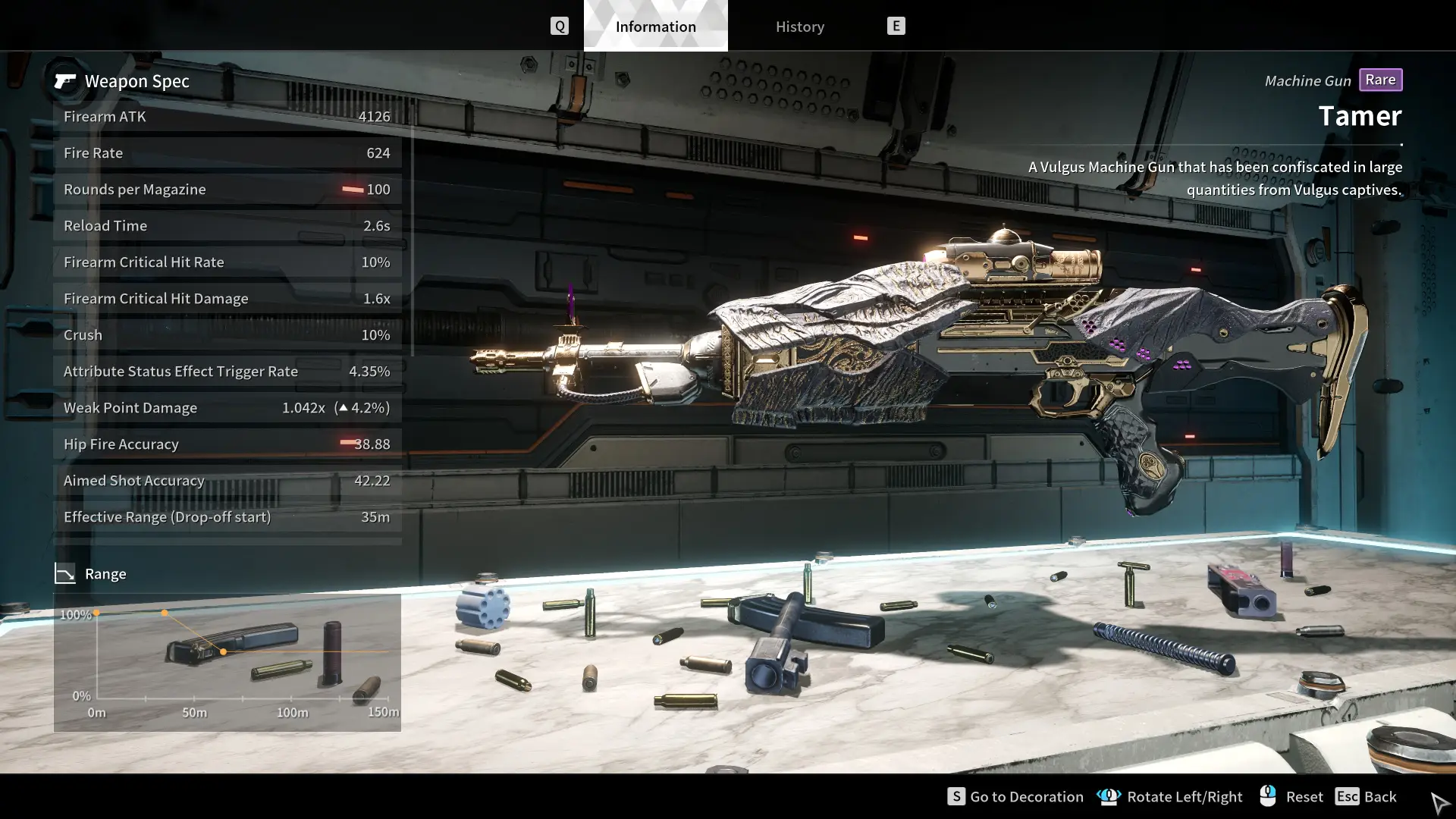Screen dimensions: 1456x819
Task: Click the Esc key icon near Back
Action: 1347,796
